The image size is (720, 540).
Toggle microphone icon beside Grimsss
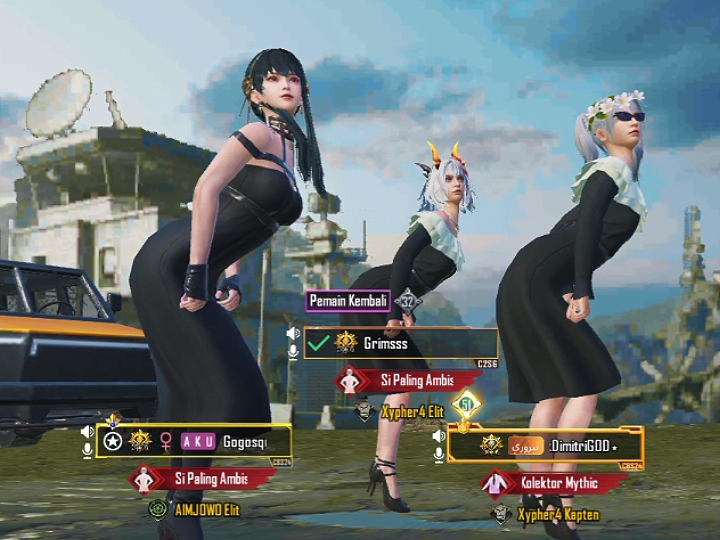click(293, 352)
